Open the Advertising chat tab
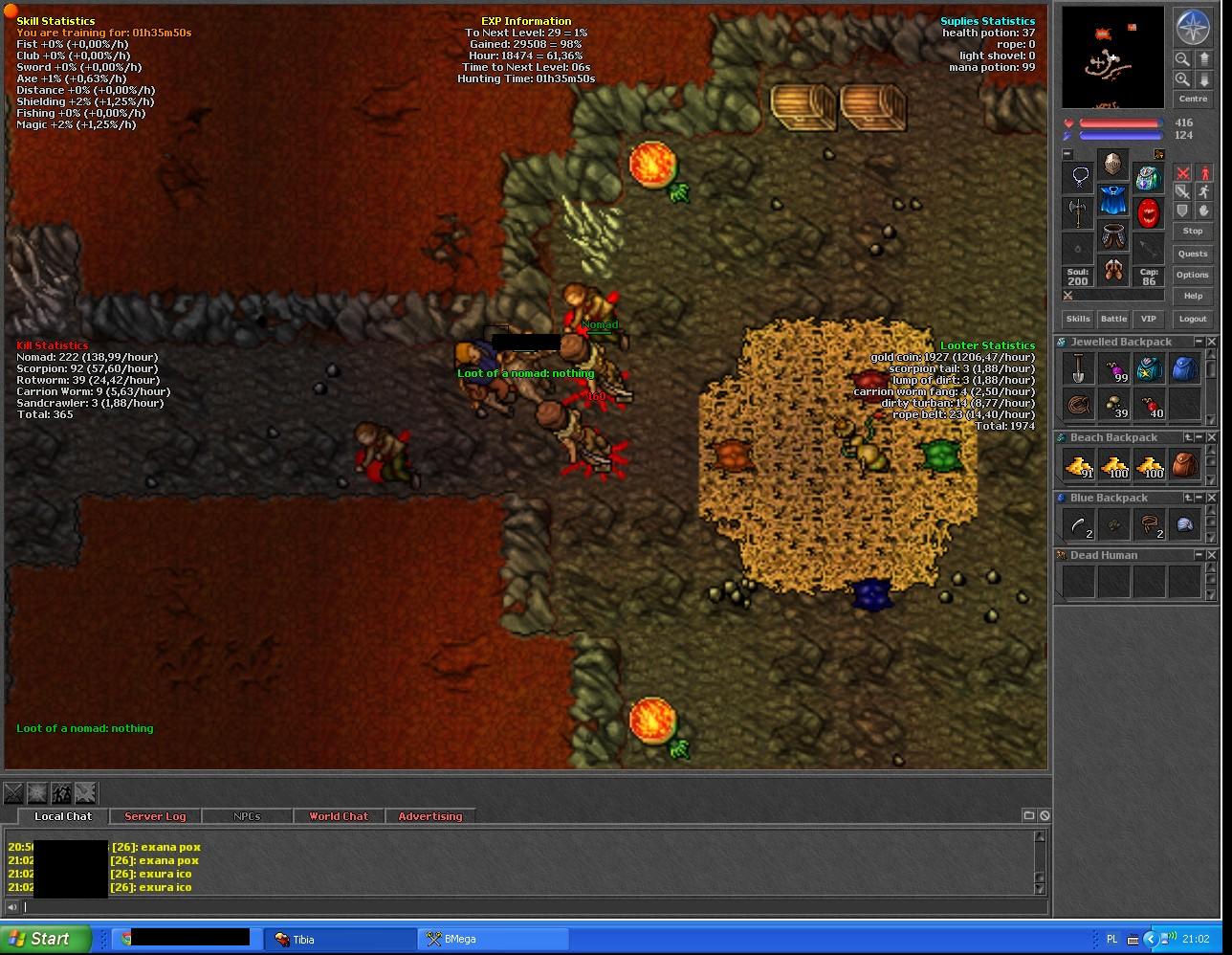This screenshot has width=1232, height=955. point(429,816)
